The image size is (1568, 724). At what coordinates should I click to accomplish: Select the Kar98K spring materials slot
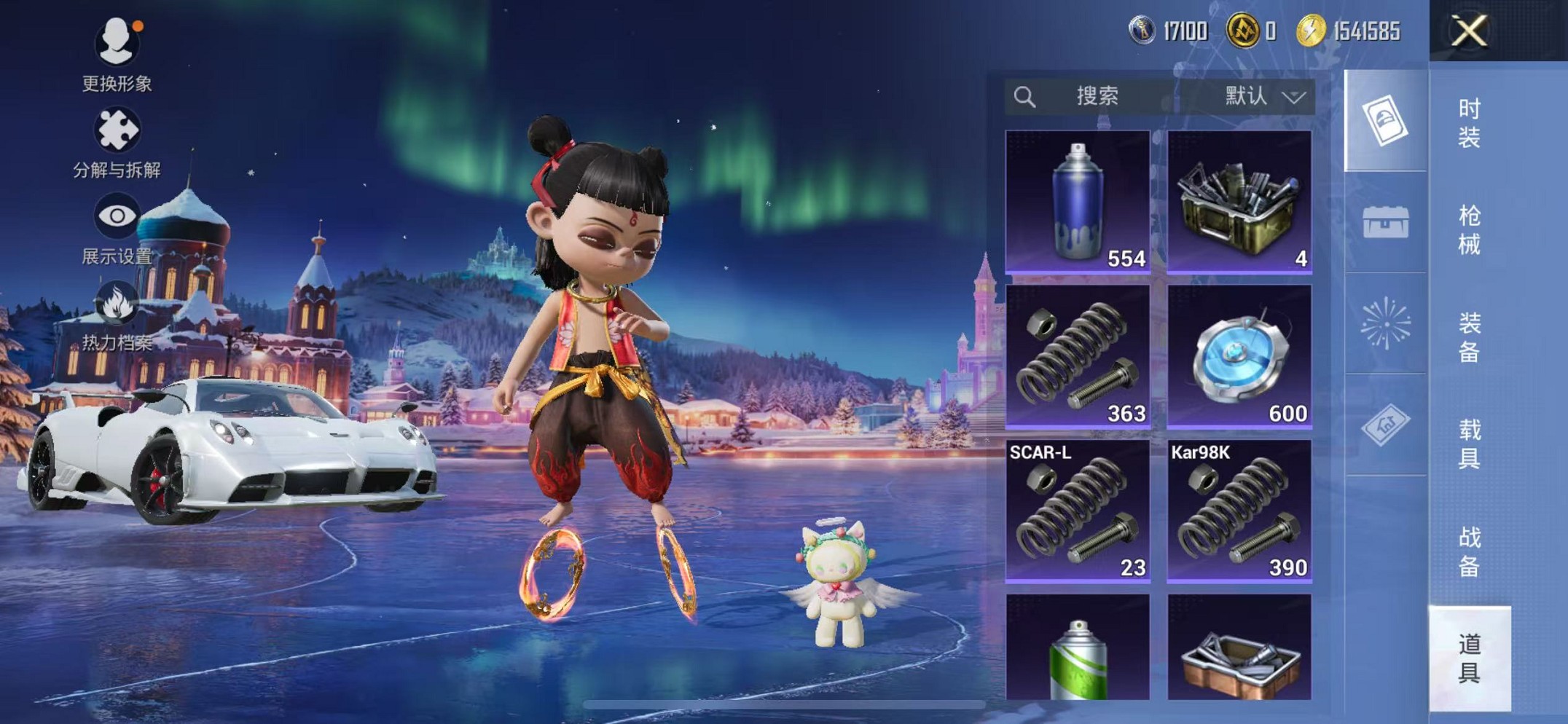point(1239,511)
